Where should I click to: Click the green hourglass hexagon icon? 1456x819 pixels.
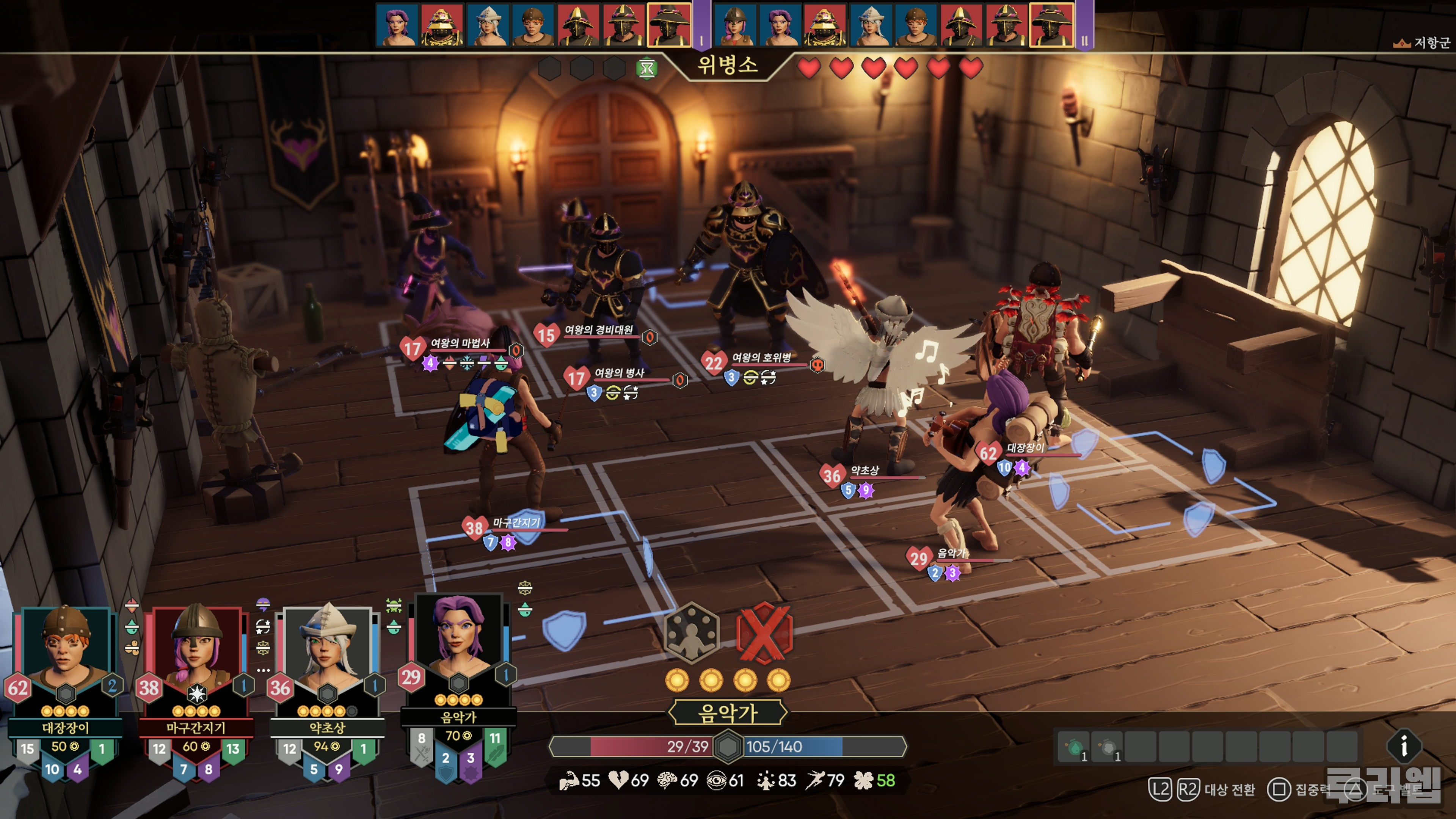(646, 69)
